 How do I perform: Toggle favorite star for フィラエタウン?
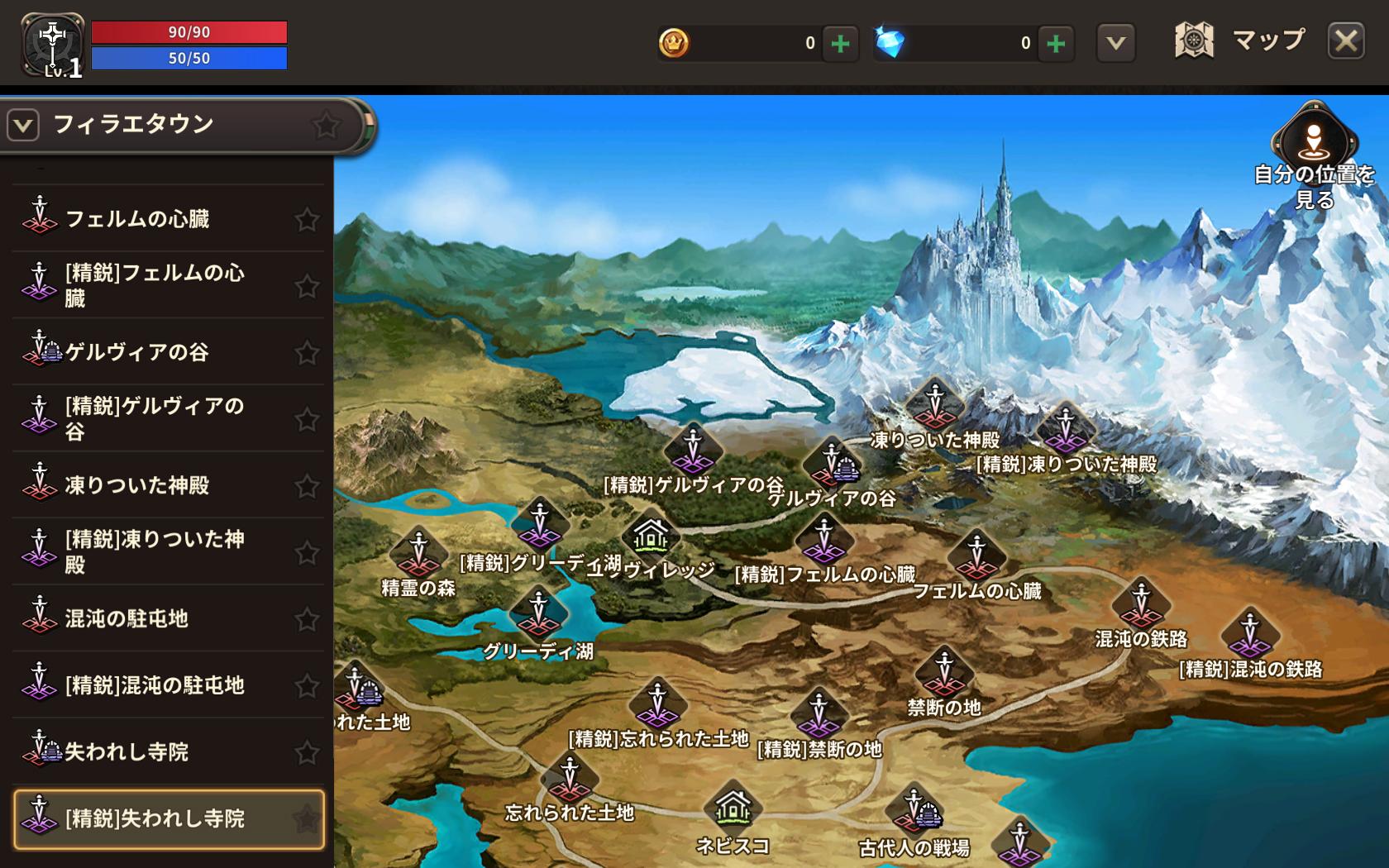pyautogui.click(x=326, y=126)
